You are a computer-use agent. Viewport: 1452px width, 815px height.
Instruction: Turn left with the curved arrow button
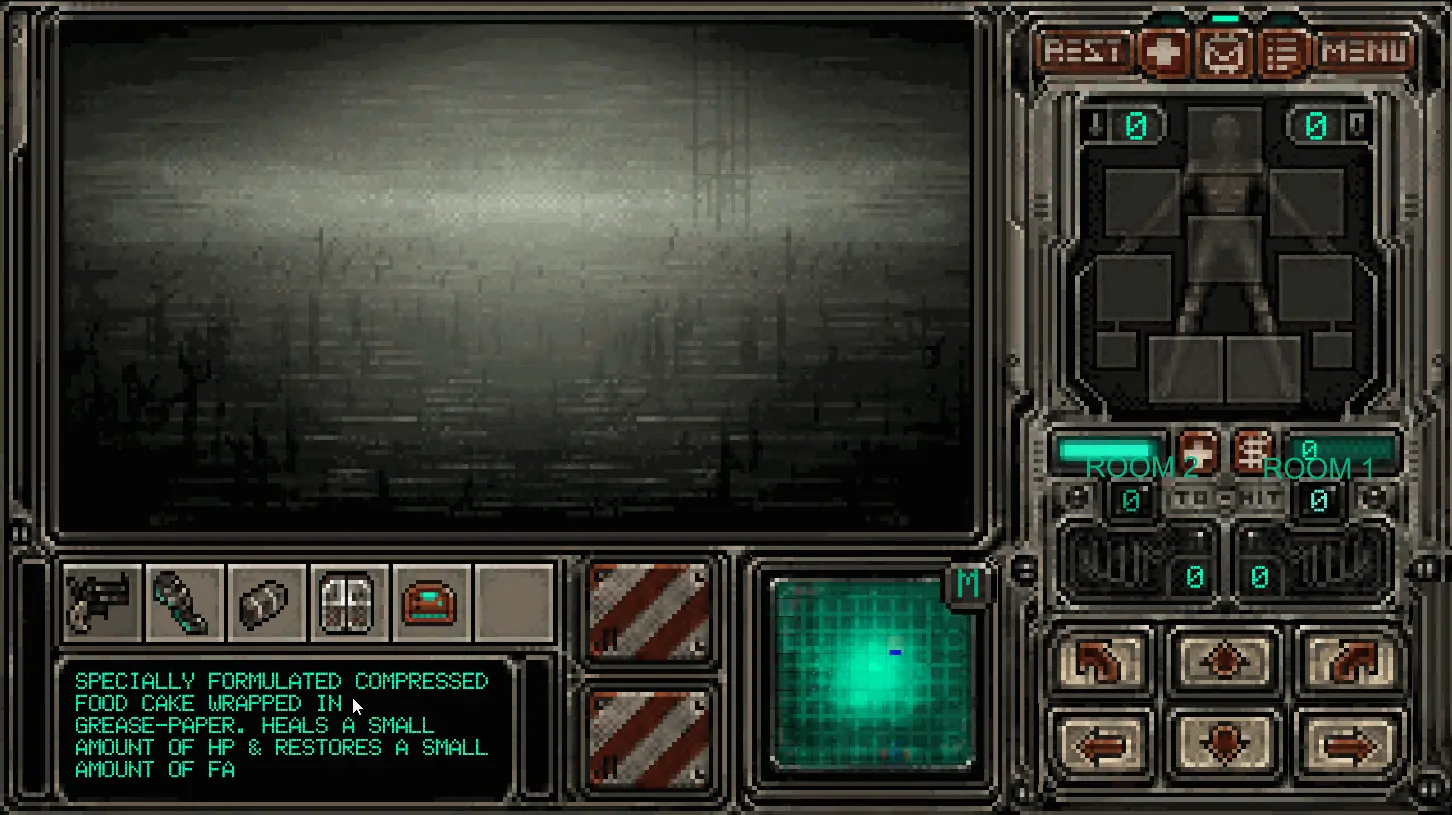tap(1100, 661)
